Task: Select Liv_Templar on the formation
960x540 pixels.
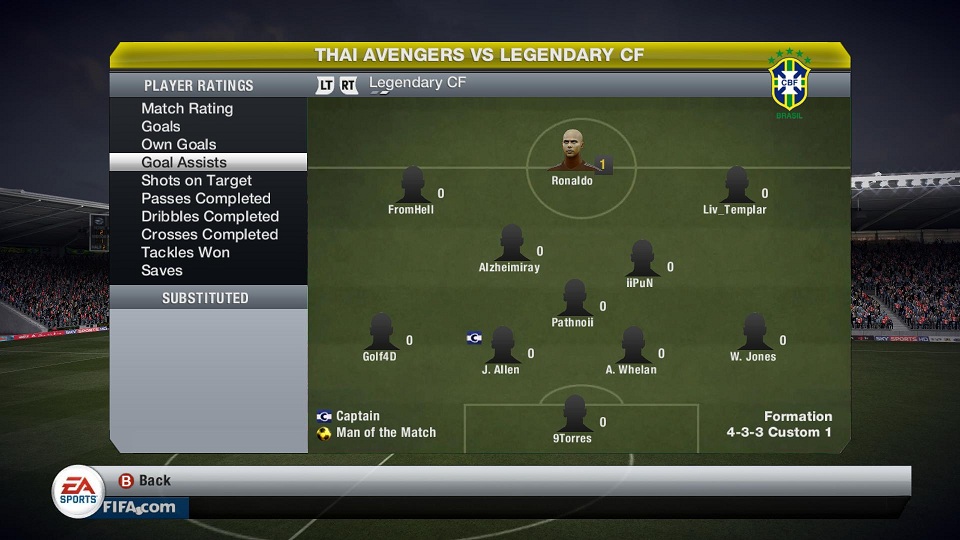Action: pos(735,186)
